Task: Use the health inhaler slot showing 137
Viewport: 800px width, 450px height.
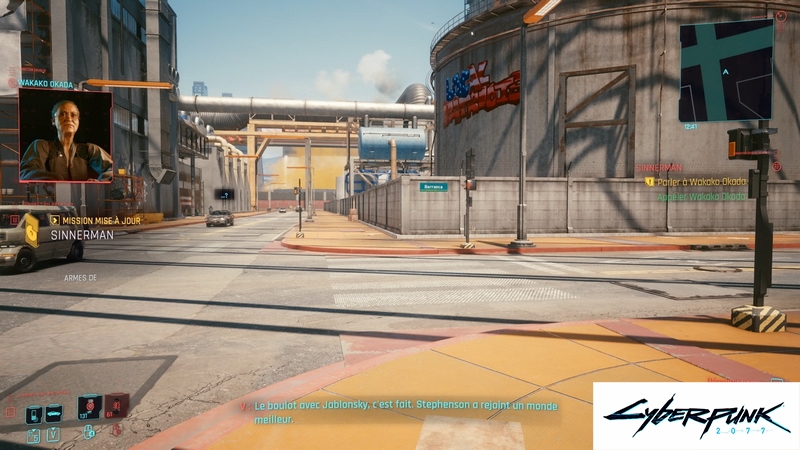Action: coord(89,407)
